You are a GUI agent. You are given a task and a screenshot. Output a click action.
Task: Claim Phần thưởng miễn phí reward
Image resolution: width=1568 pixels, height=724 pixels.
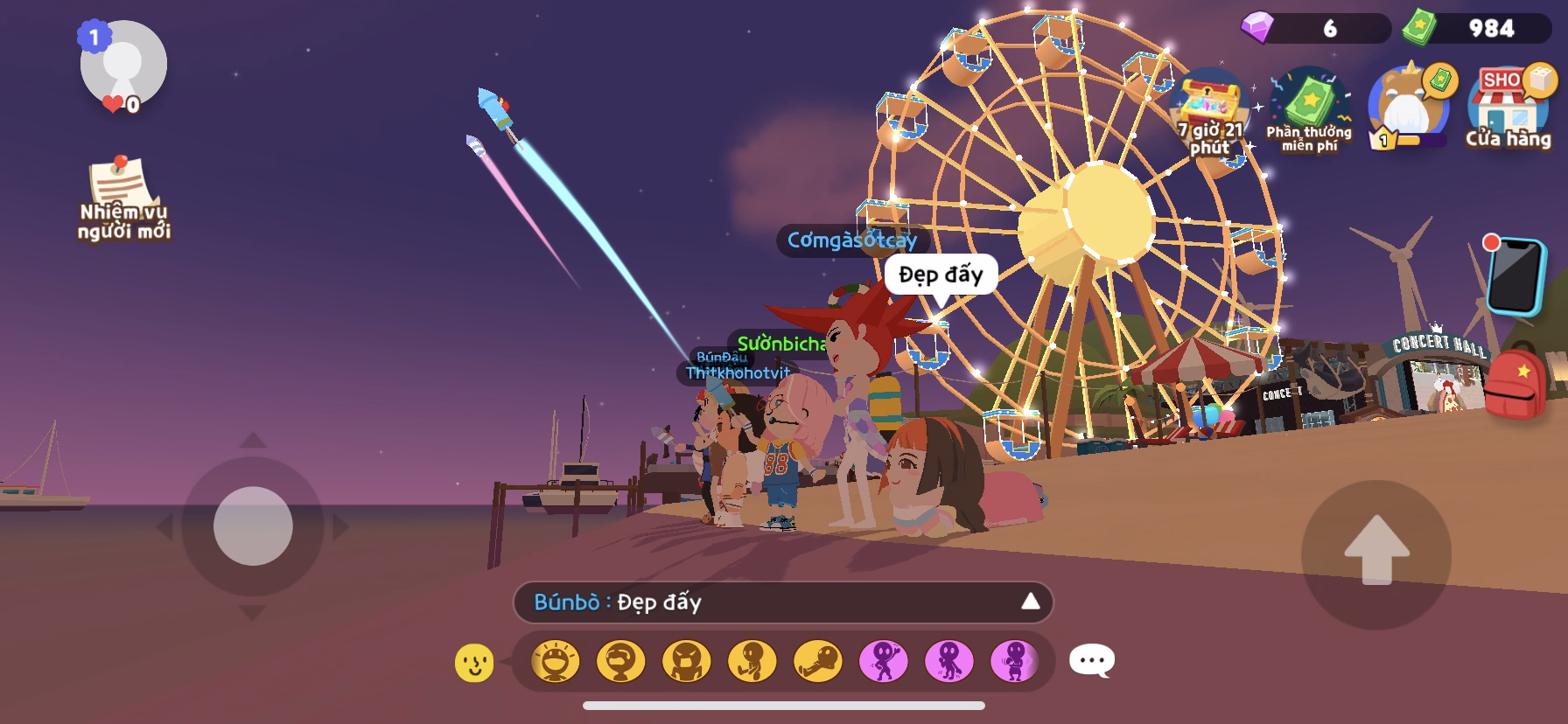(x=1309, y=110)
